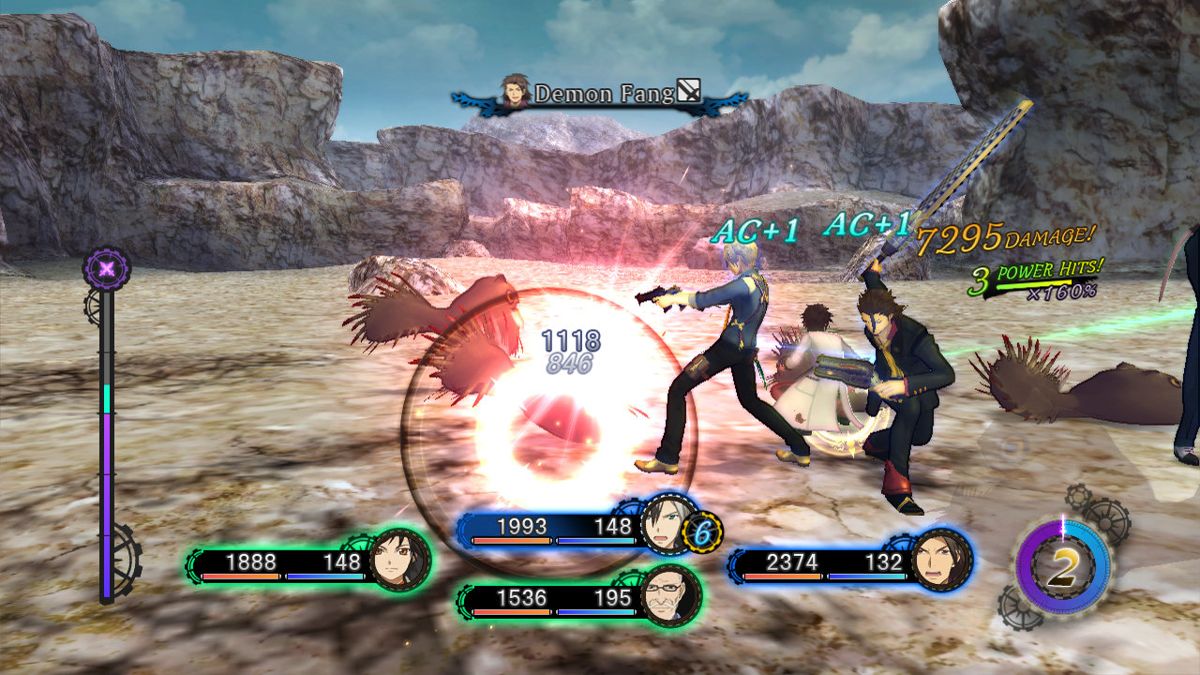
Task: Select the silver-haired party member portrait
Action: point(663,523)
